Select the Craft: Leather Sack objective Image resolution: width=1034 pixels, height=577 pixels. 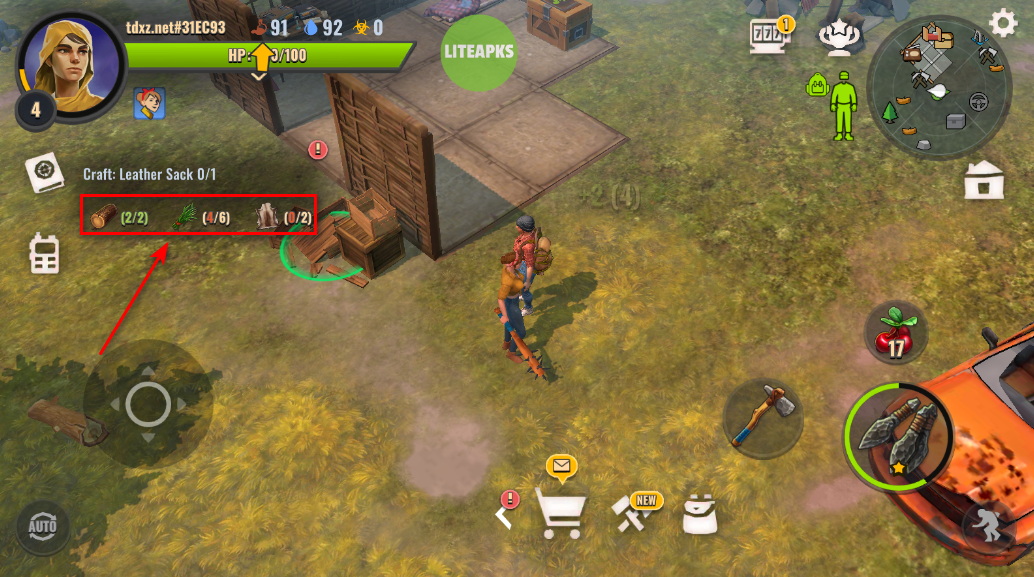[x=150, y=174]
